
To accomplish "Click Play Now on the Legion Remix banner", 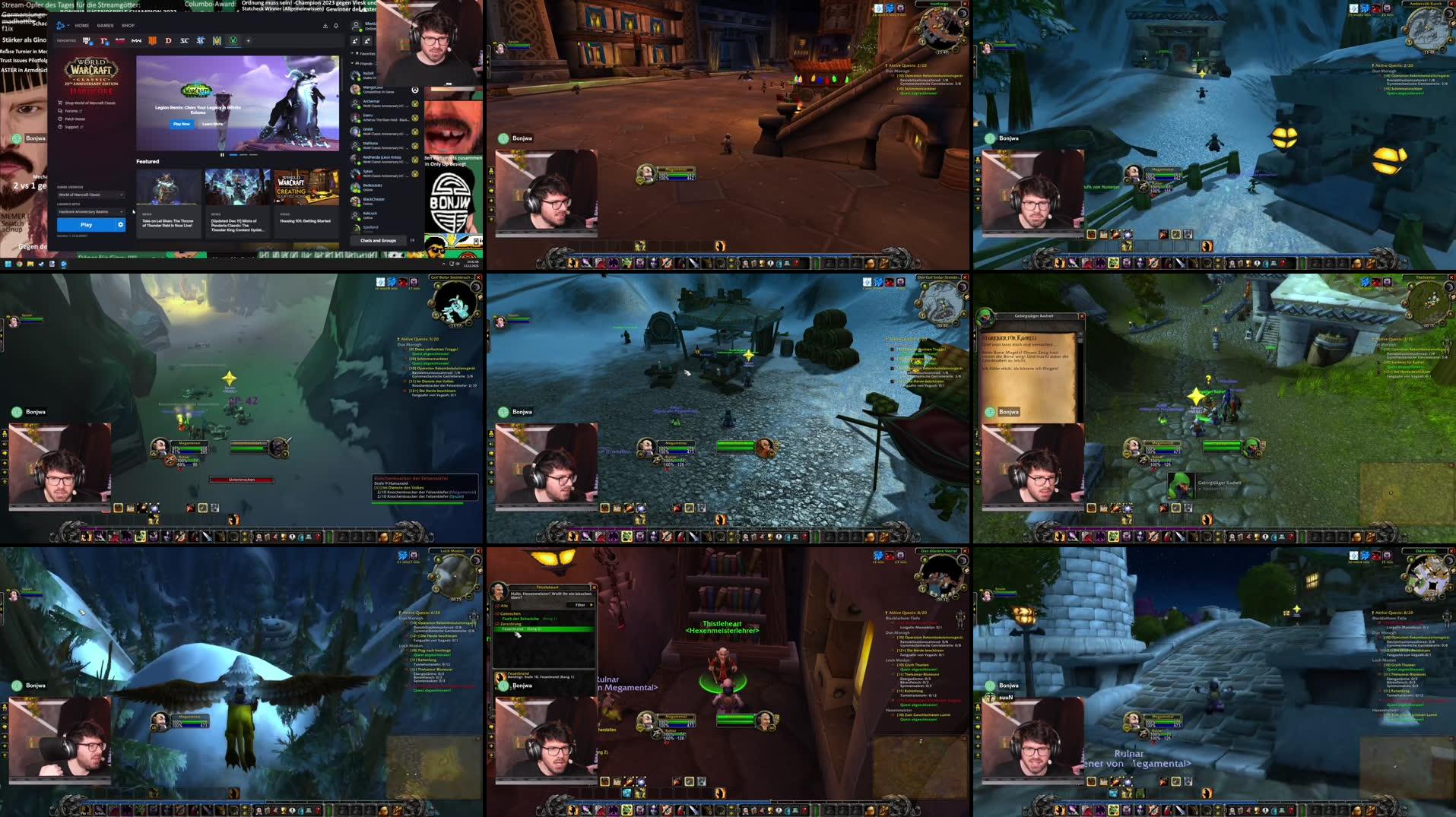I will 181,123.
